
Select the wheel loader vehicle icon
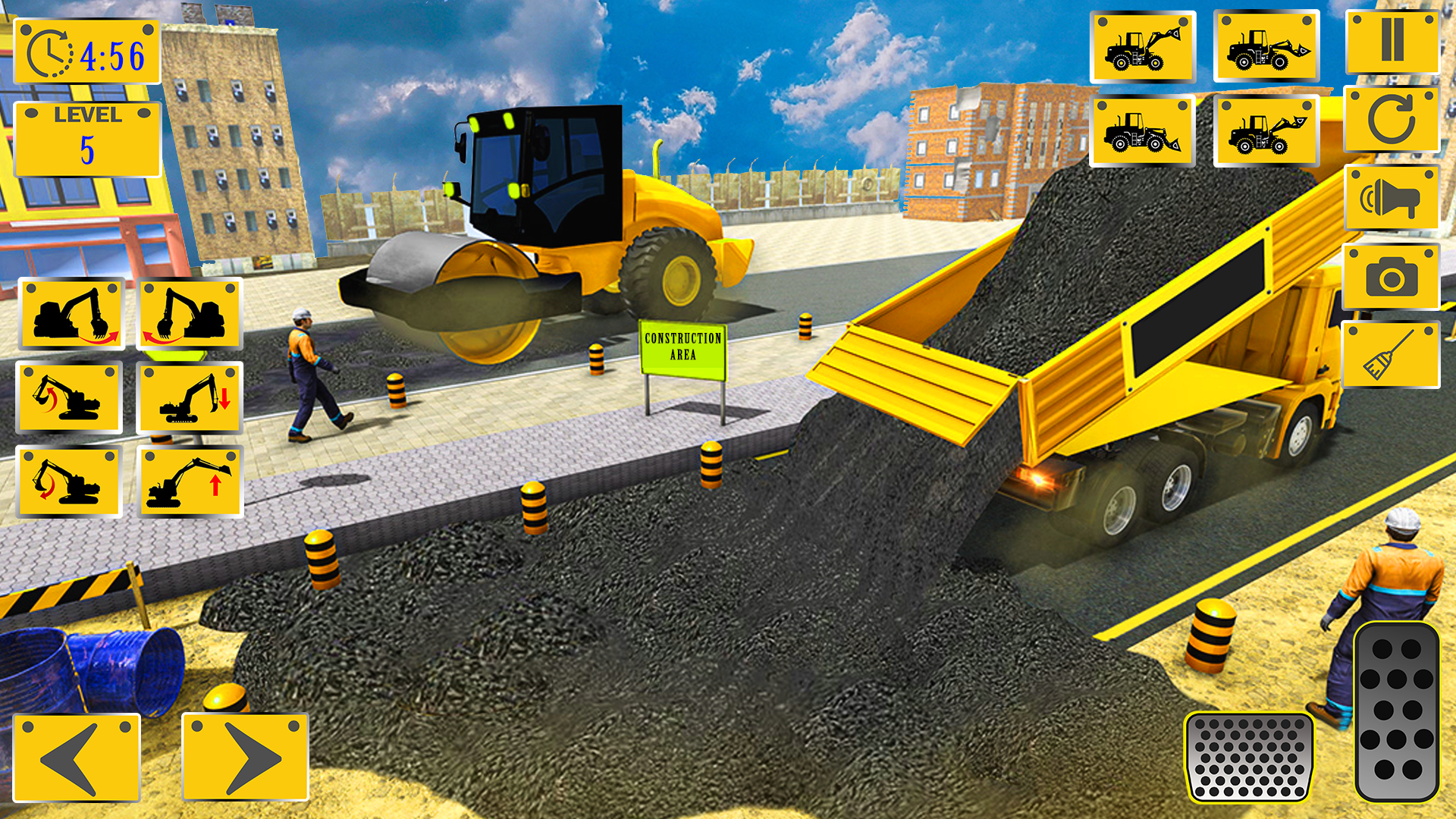tap(1141, 47)
